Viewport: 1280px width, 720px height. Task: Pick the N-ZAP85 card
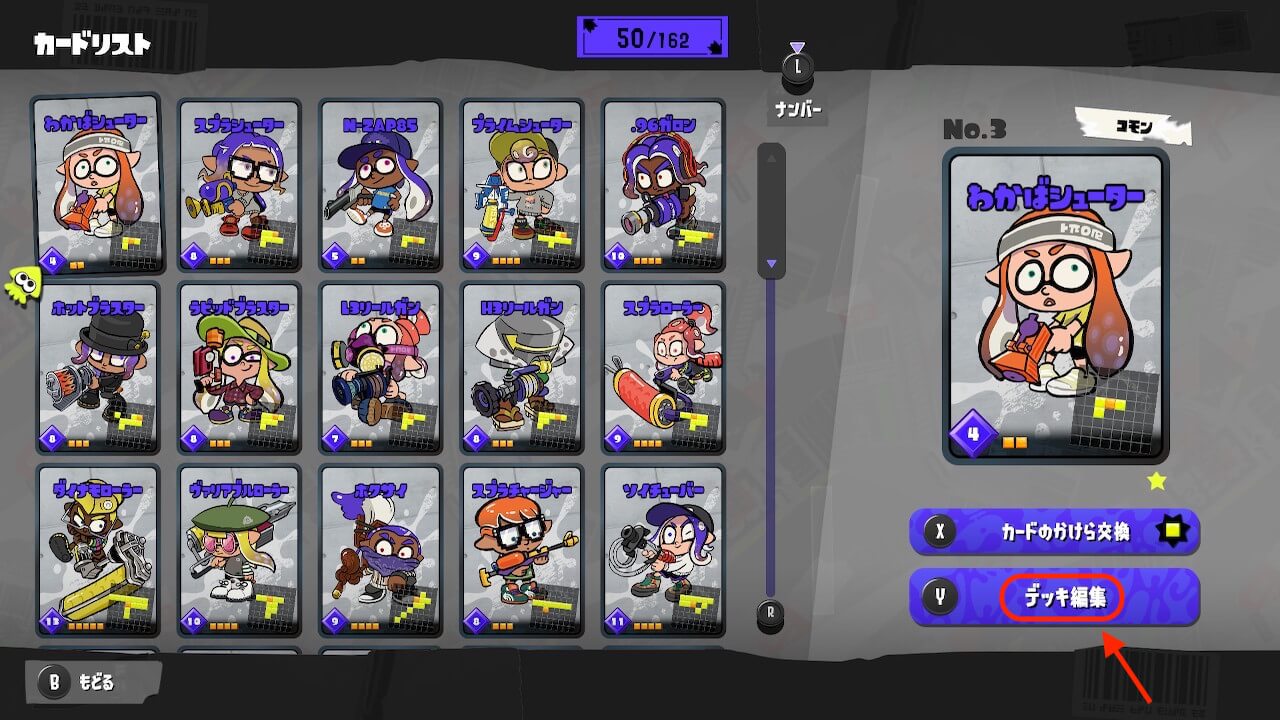coord(380,185)
